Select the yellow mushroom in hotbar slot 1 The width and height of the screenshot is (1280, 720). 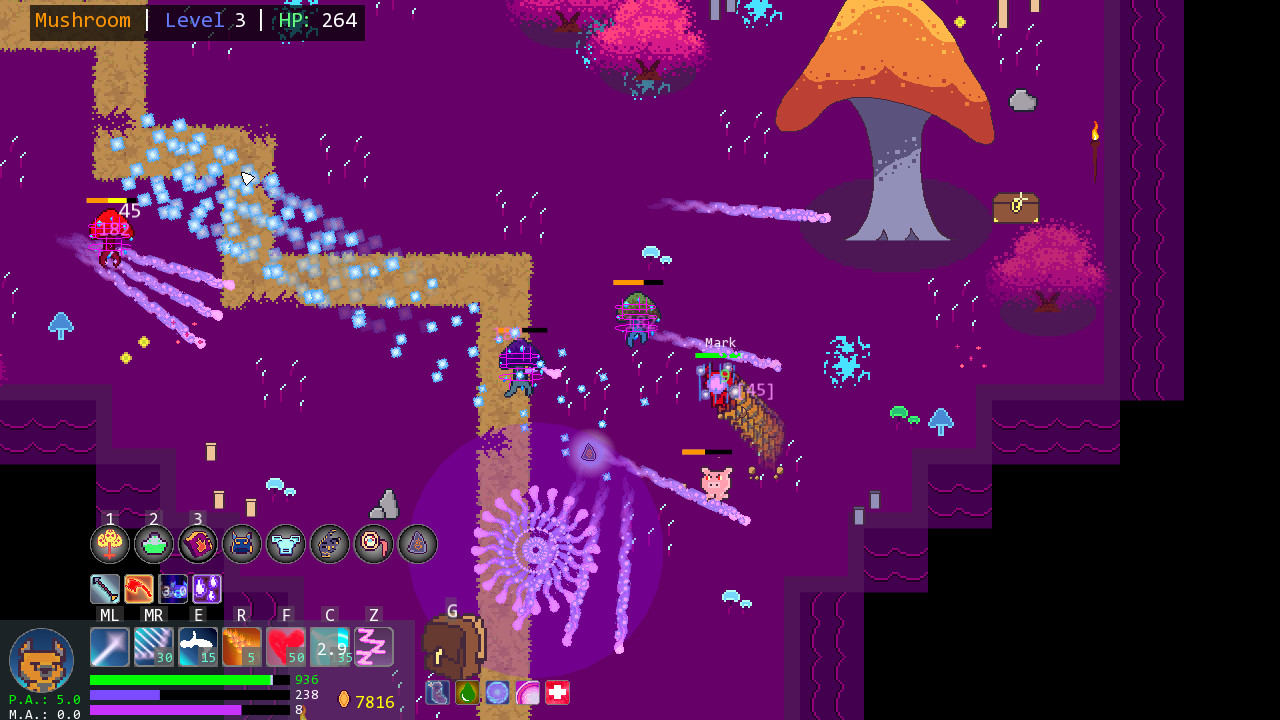pyautogui.click(x=110, y=543)
